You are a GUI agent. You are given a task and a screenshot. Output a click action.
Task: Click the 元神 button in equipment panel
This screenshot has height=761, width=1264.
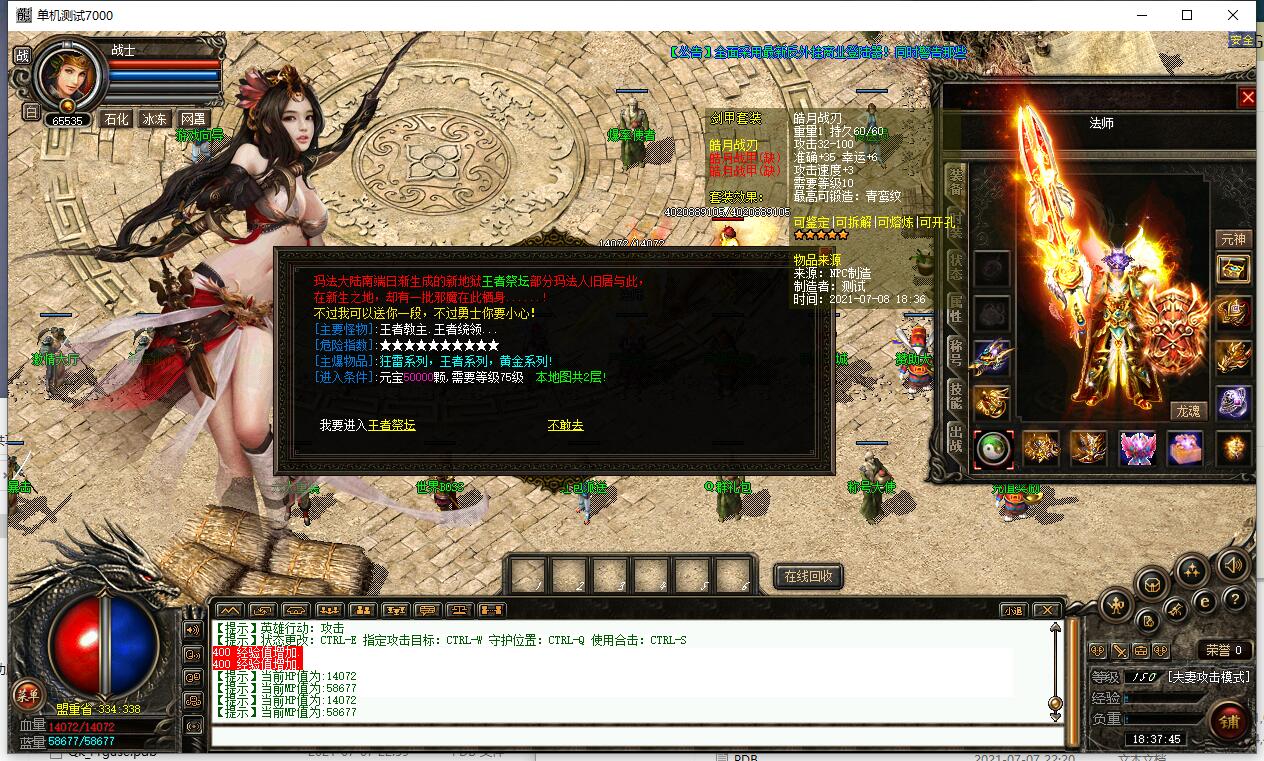[1233, 239]
